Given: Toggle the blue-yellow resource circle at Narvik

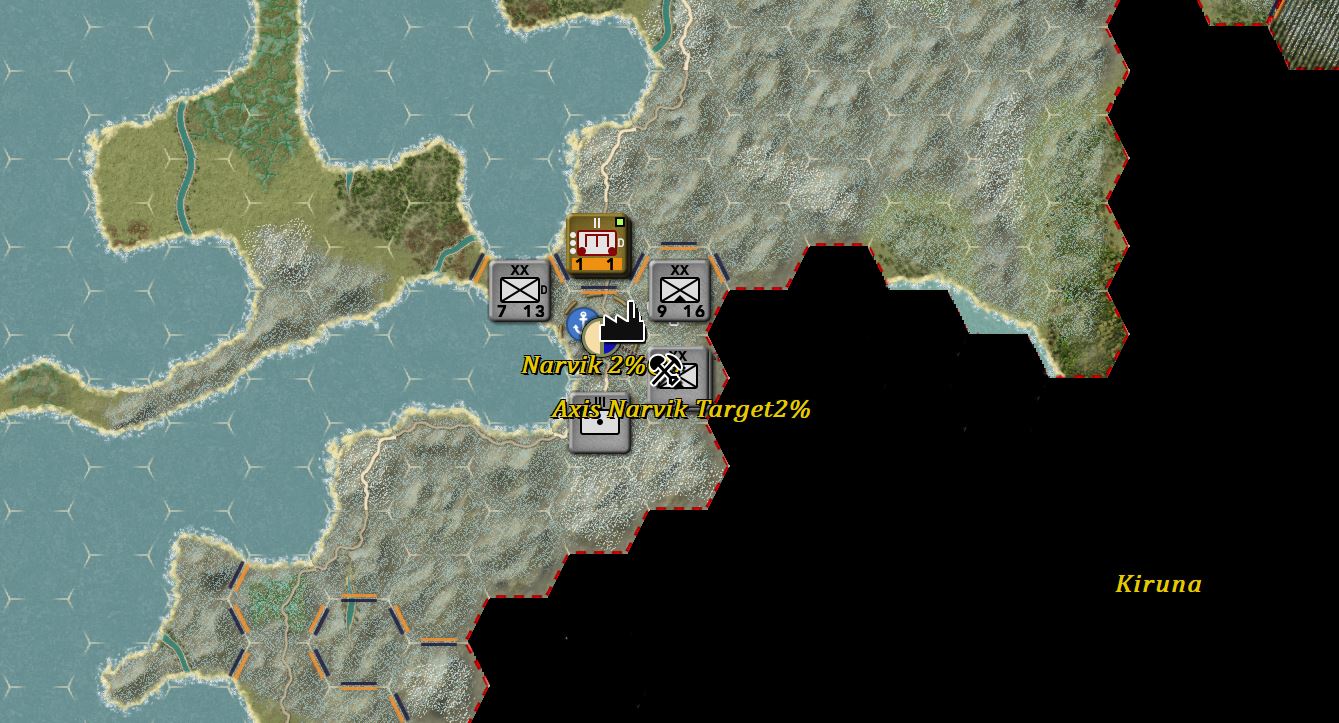Looking at the screenshot, I should (x=598, y=338).
